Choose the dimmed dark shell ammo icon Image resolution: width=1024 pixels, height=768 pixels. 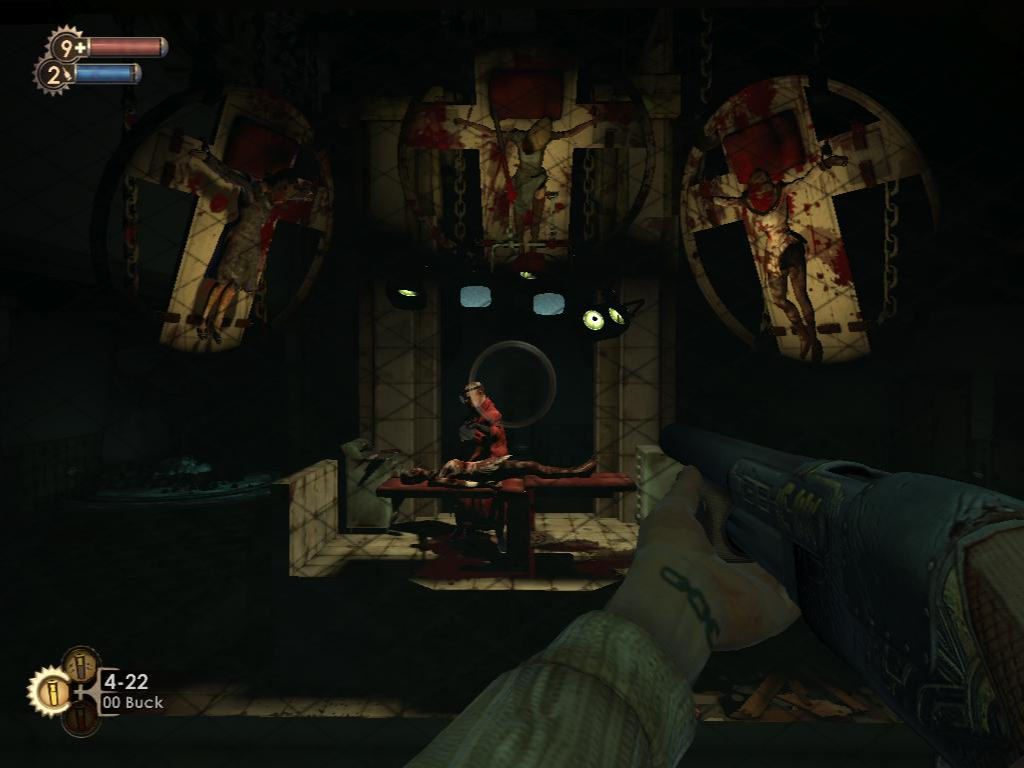pos(81,719)
